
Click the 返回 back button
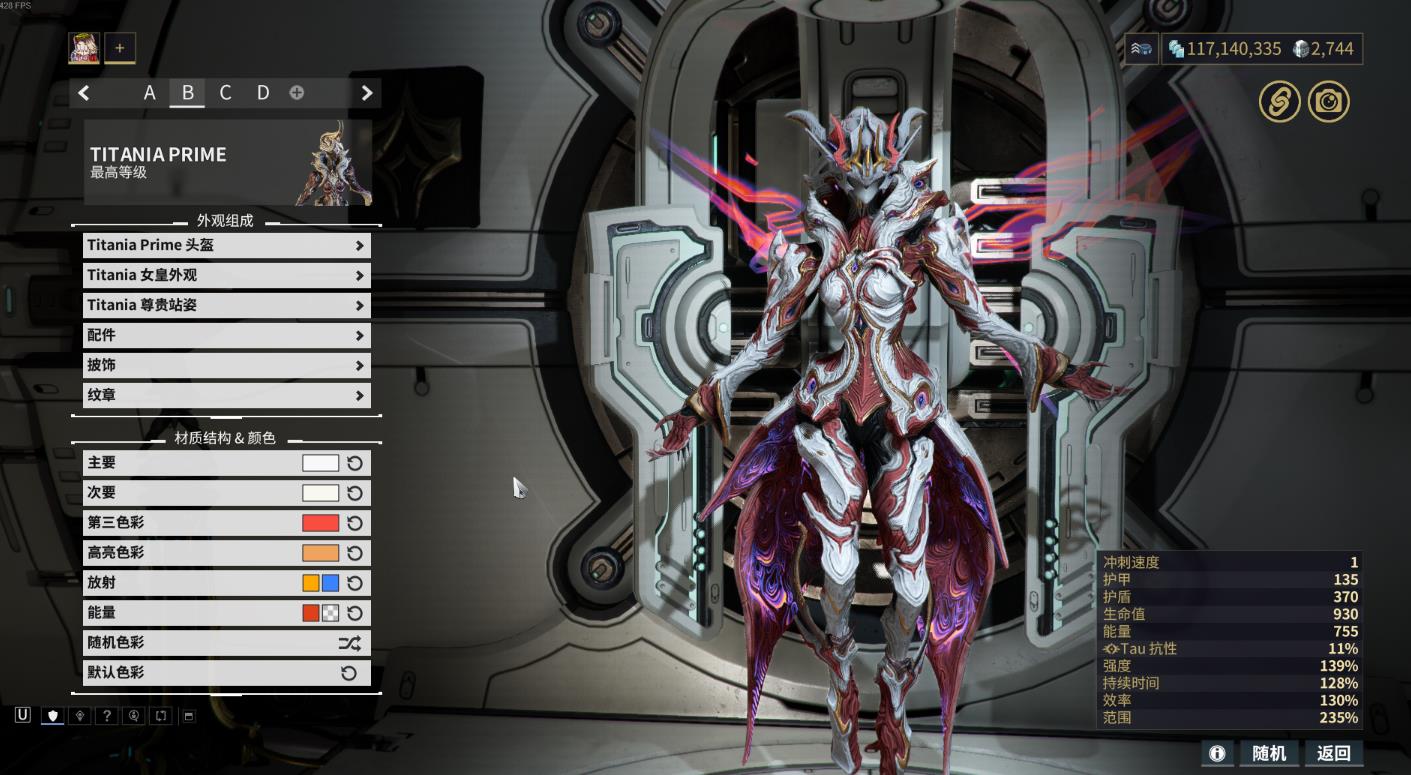pyautogui.click(x=1333, y=753)
